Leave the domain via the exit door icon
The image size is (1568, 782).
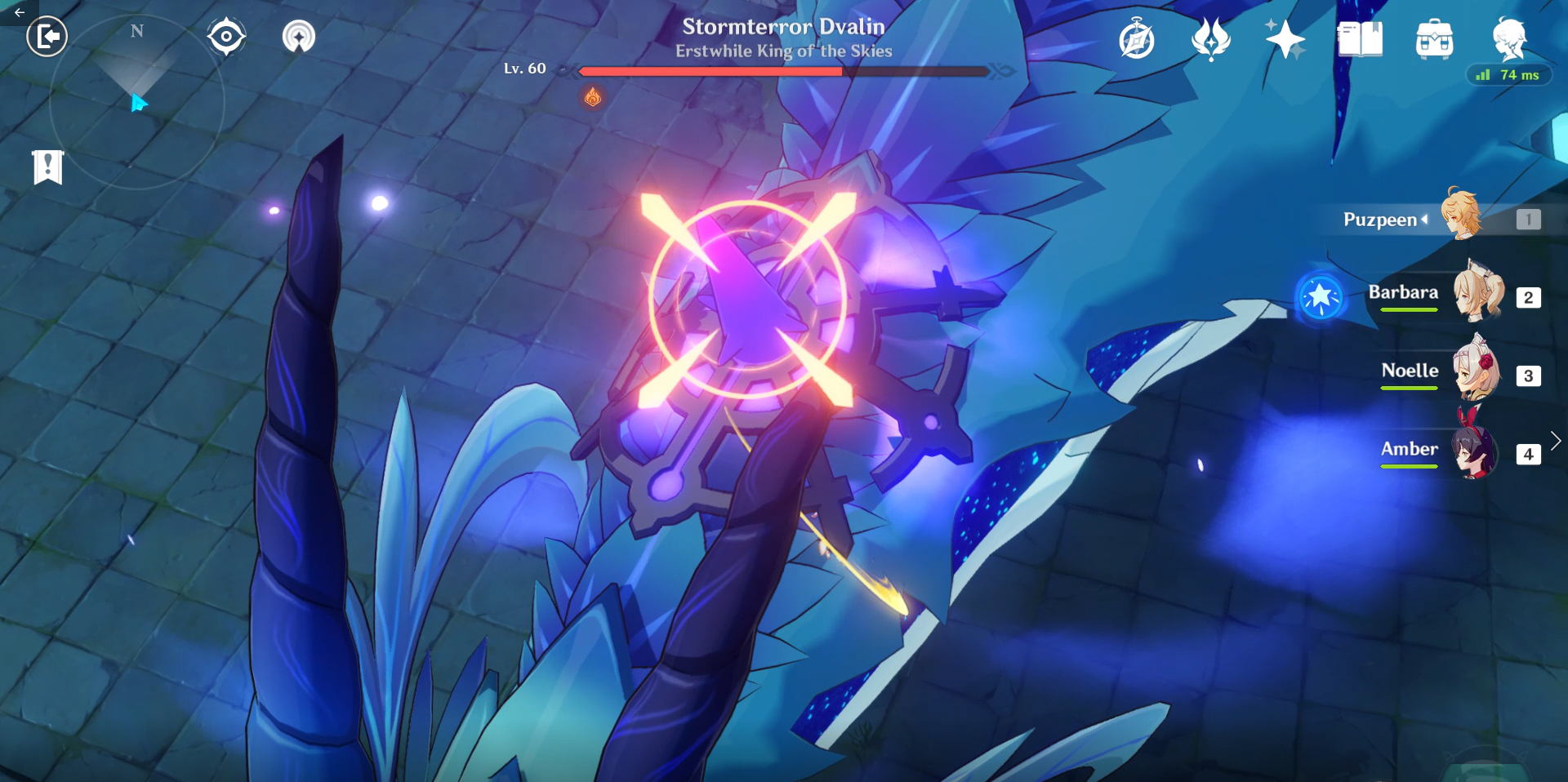(x=47, y=37)
